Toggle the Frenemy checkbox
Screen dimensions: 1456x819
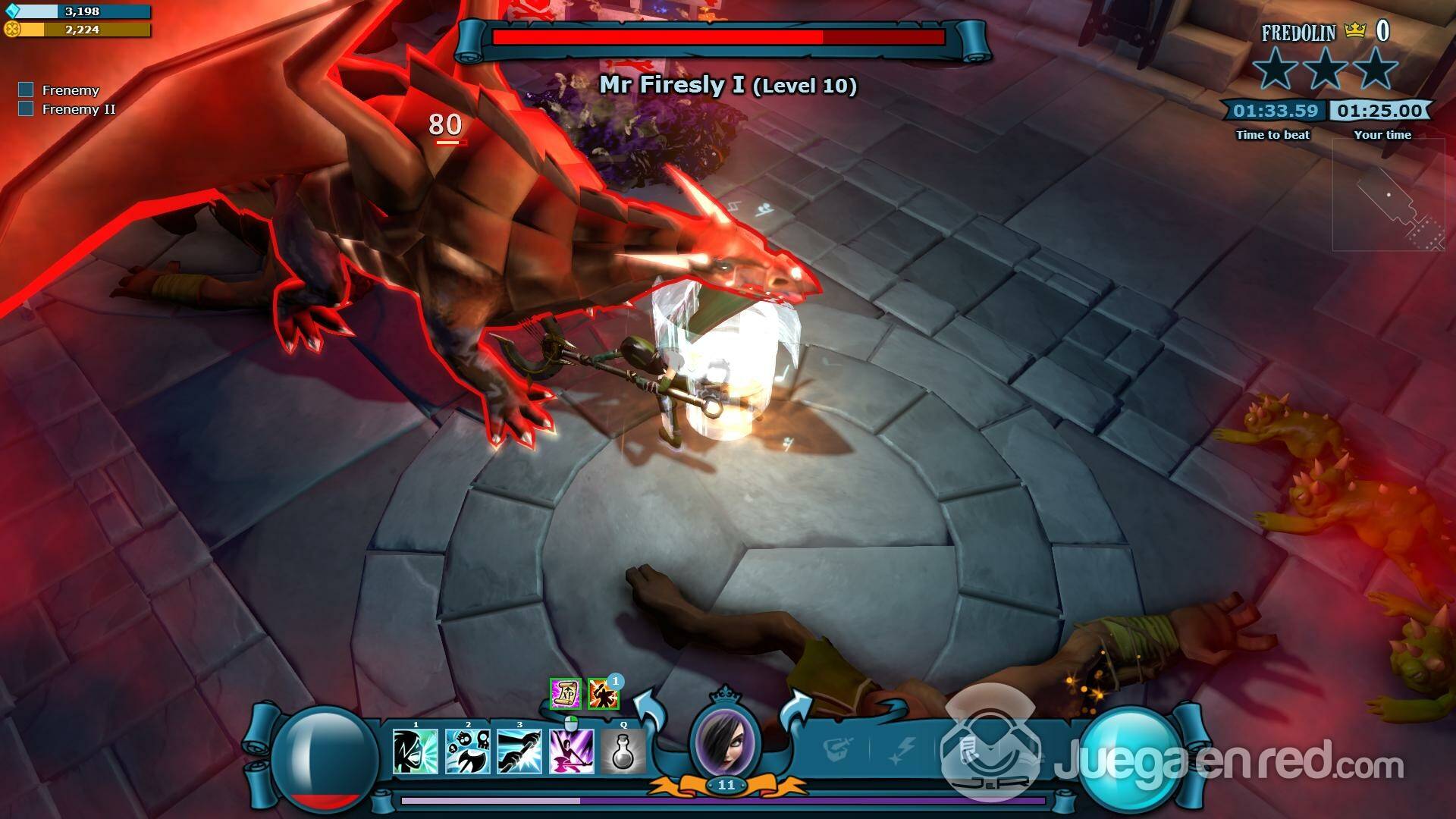pyautogui.click(x=27, y=90)
